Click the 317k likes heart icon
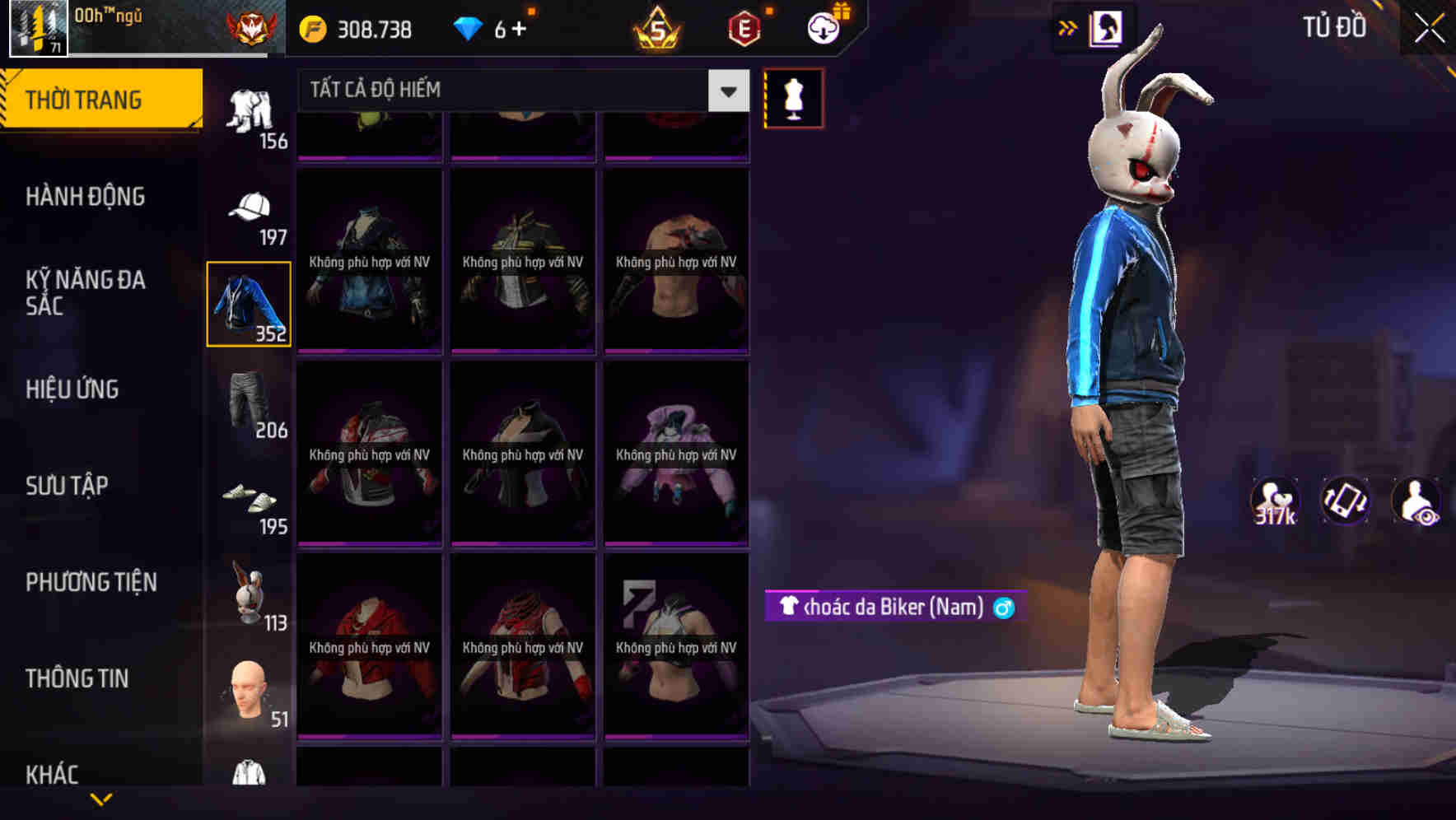 tap(1276, 501)
